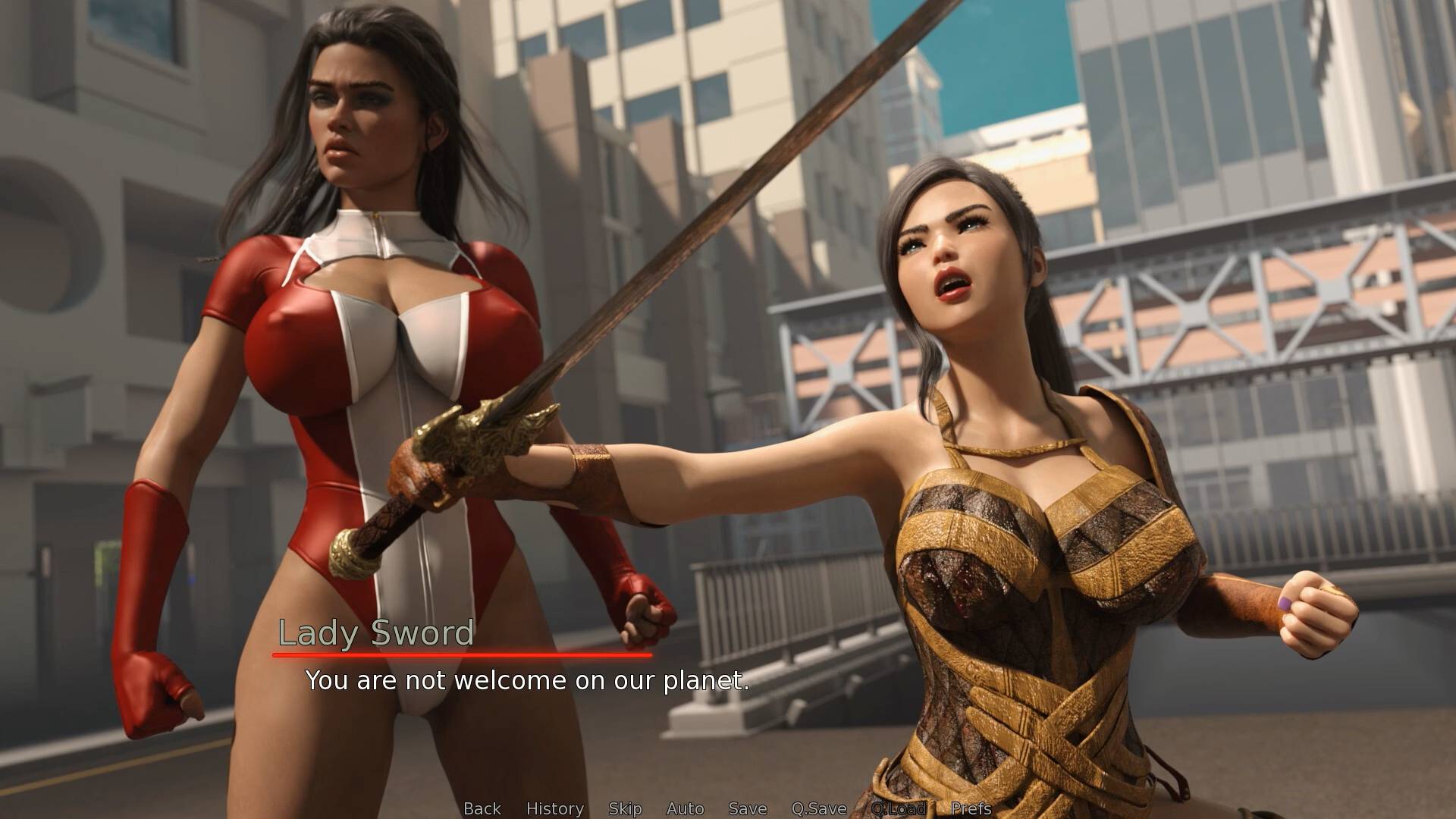This screenshot has height=819, width=1456.
Task: Activate Skip to fast-forward dialogue
Action: click(625, 808)
